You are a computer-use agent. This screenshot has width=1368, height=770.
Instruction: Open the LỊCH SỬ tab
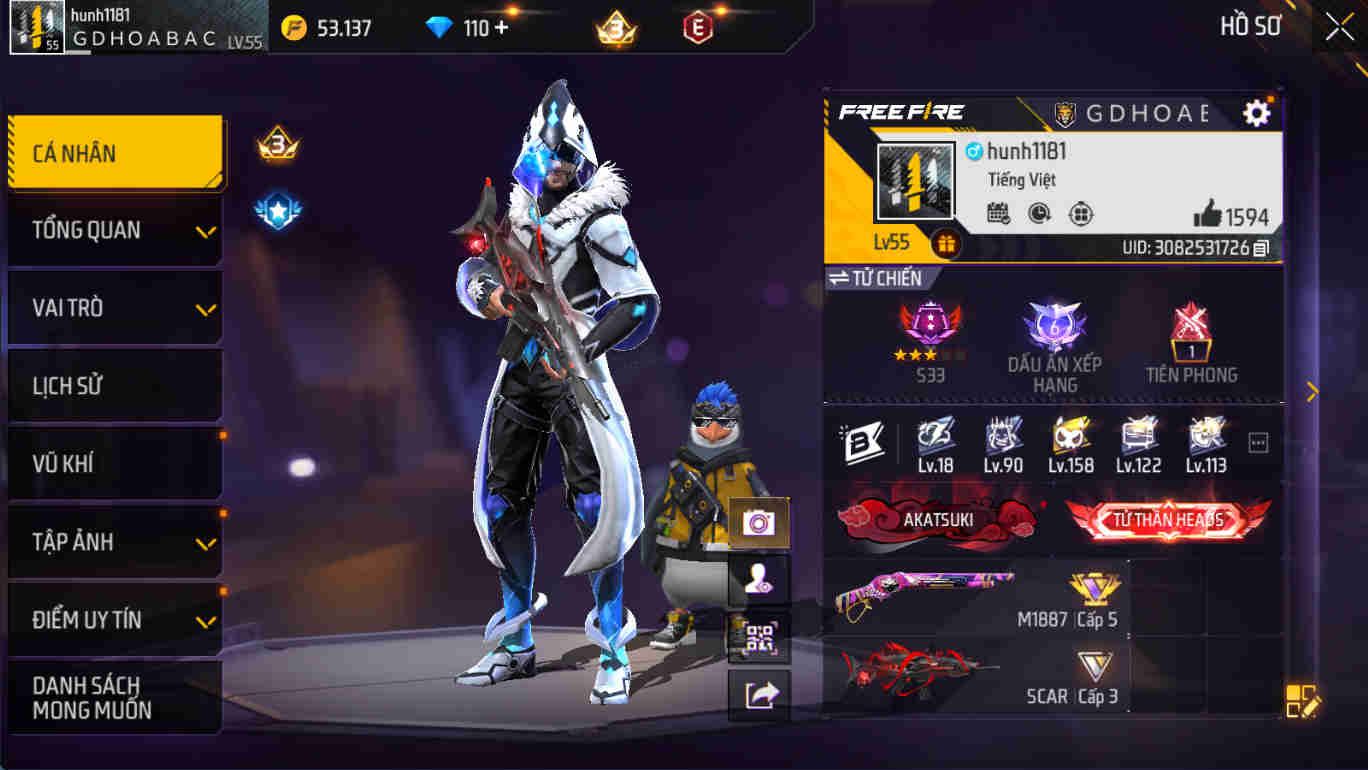115,385
